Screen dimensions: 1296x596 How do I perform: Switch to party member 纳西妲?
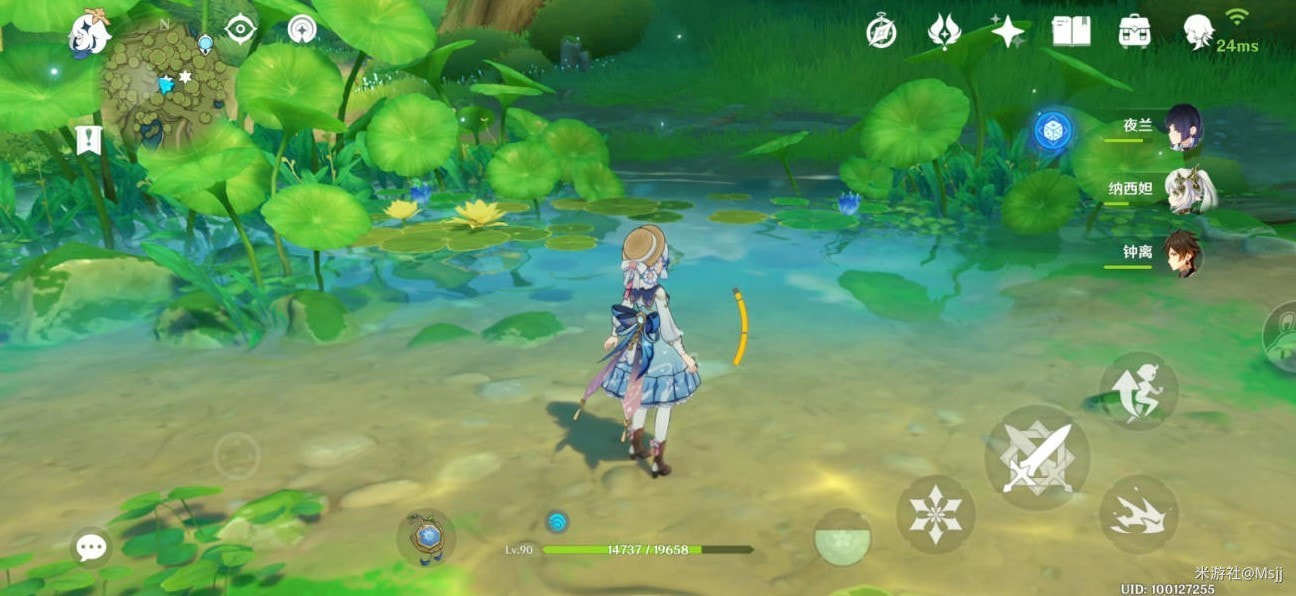(x=1188, y=190)
